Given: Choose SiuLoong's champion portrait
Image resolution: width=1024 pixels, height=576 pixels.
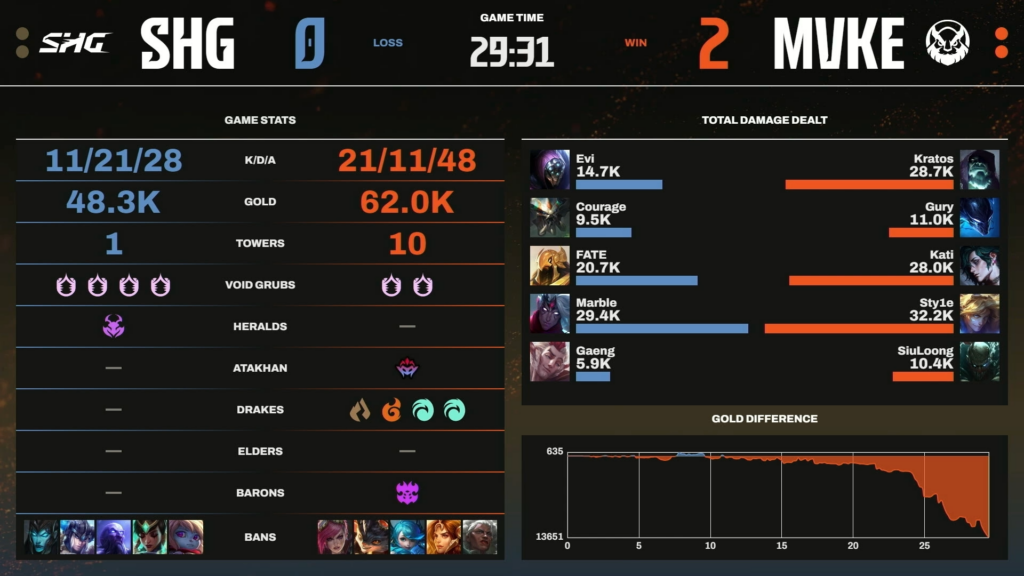Looking at the screenshot, I should (979, 361).
